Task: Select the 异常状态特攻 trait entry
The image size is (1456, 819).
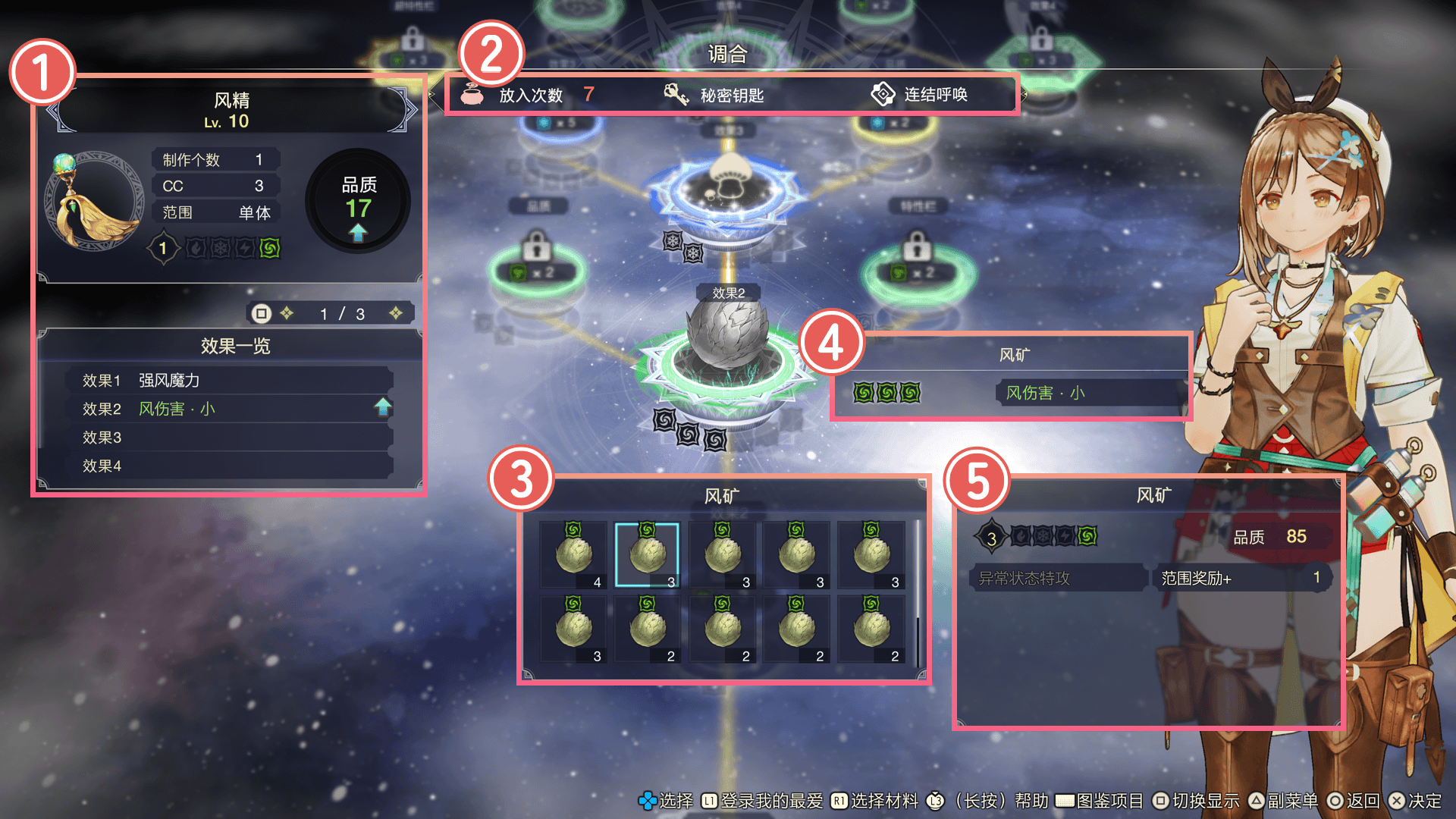Action: click(x=1058, y=578)
